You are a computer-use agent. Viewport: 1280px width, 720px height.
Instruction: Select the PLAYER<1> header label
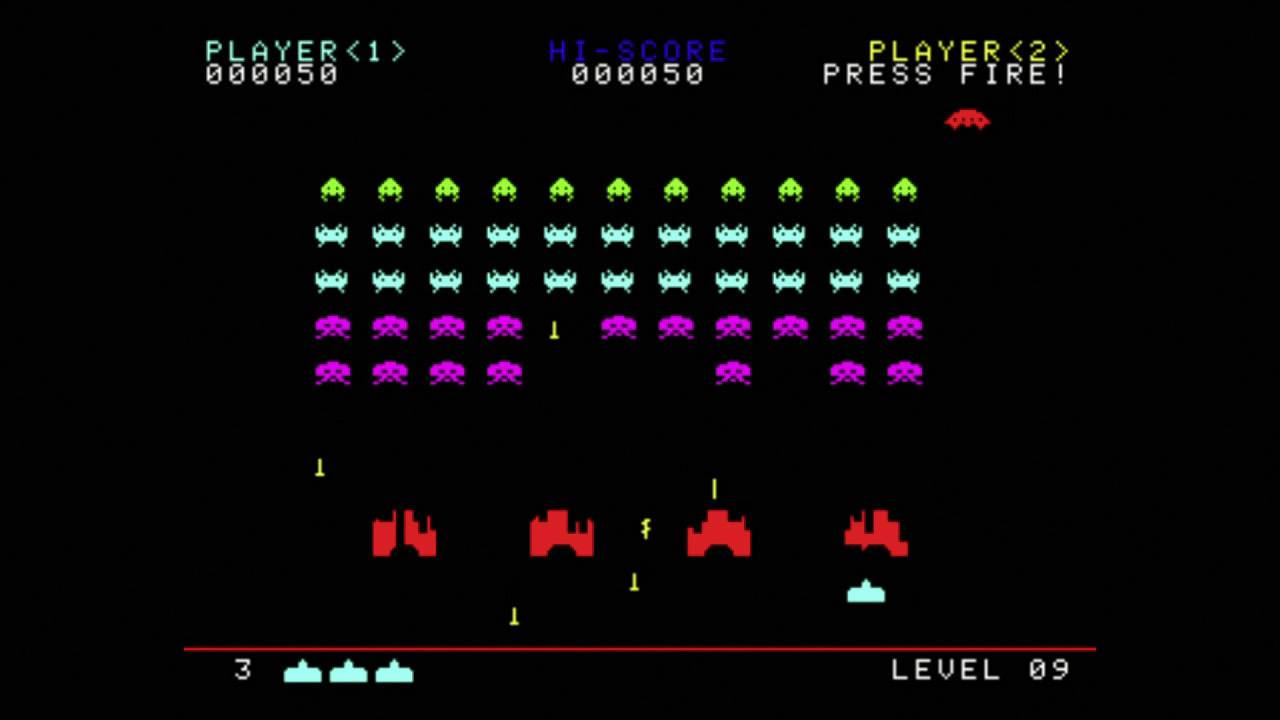305,50
